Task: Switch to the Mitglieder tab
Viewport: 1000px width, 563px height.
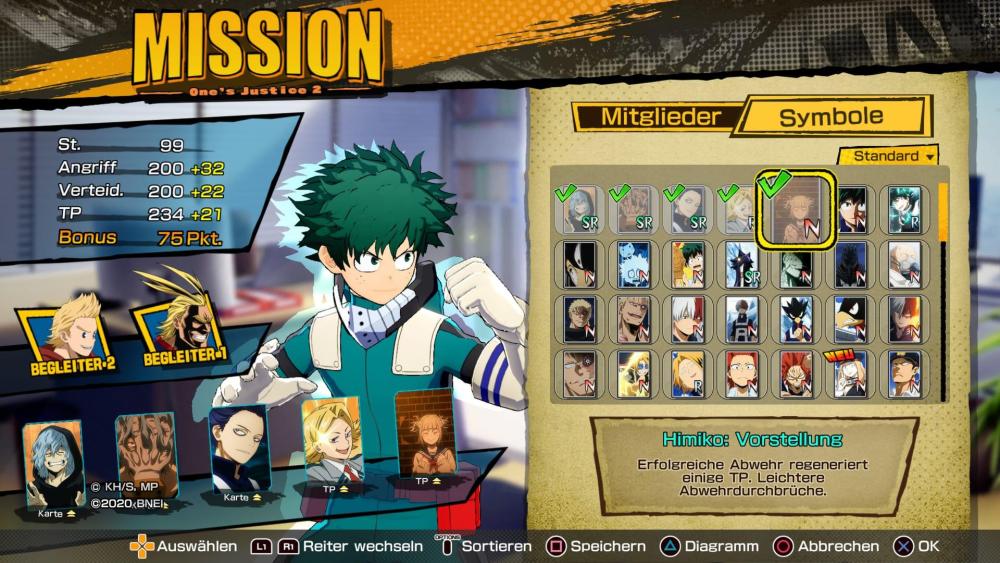Action: tap(660, 117)
